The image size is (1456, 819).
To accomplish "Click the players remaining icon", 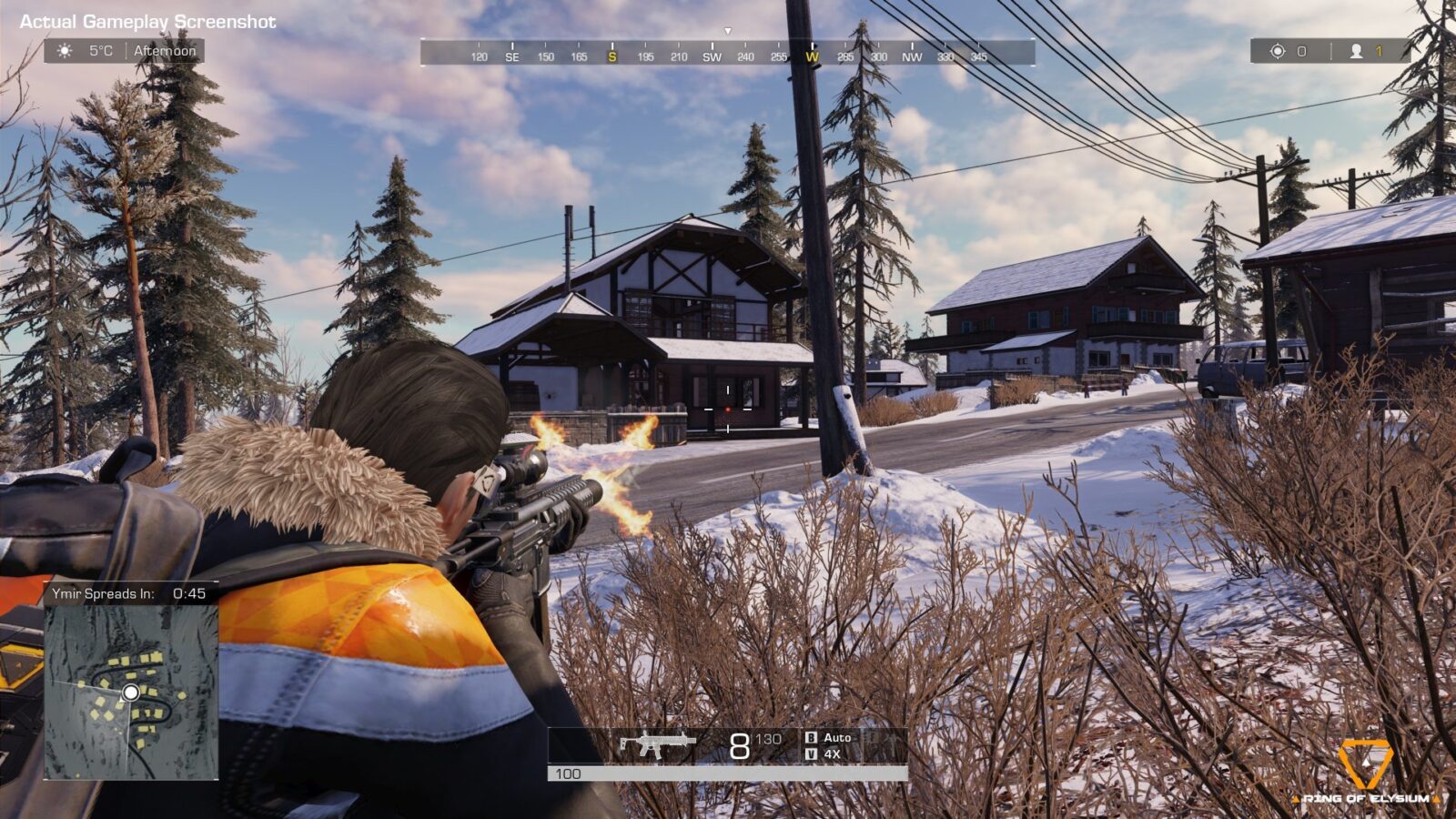I will (x=1356, y=51).
